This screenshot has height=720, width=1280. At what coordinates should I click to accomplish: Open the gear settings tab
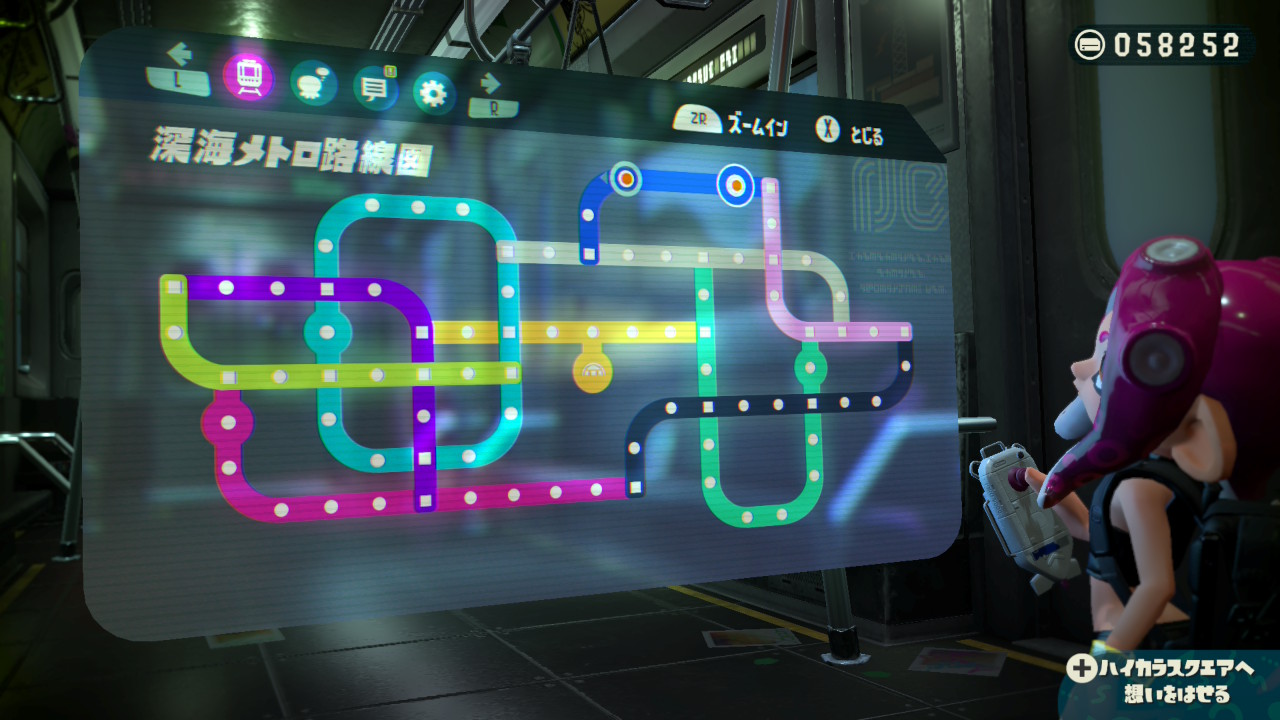pos(434,94)
